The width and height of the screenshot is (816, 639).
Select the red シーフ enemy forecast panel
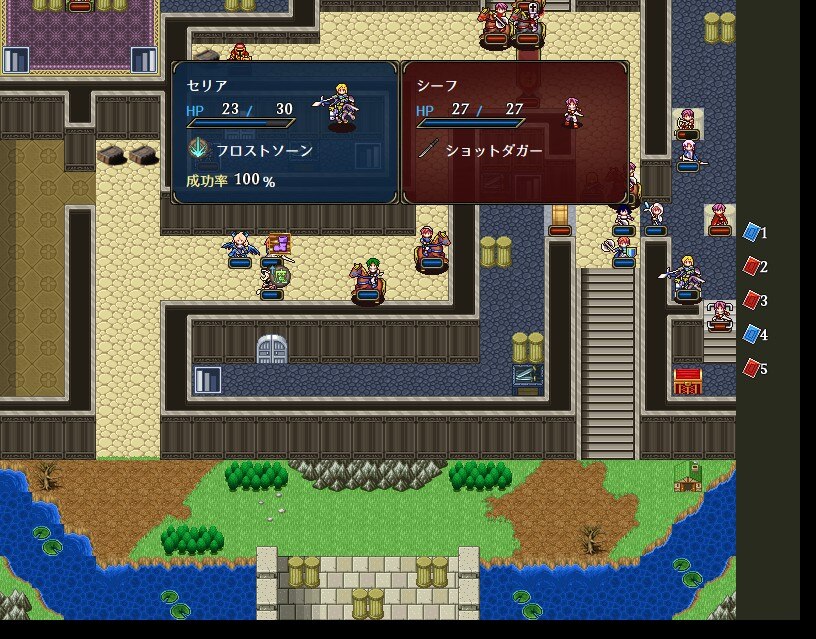click(515, 133)
